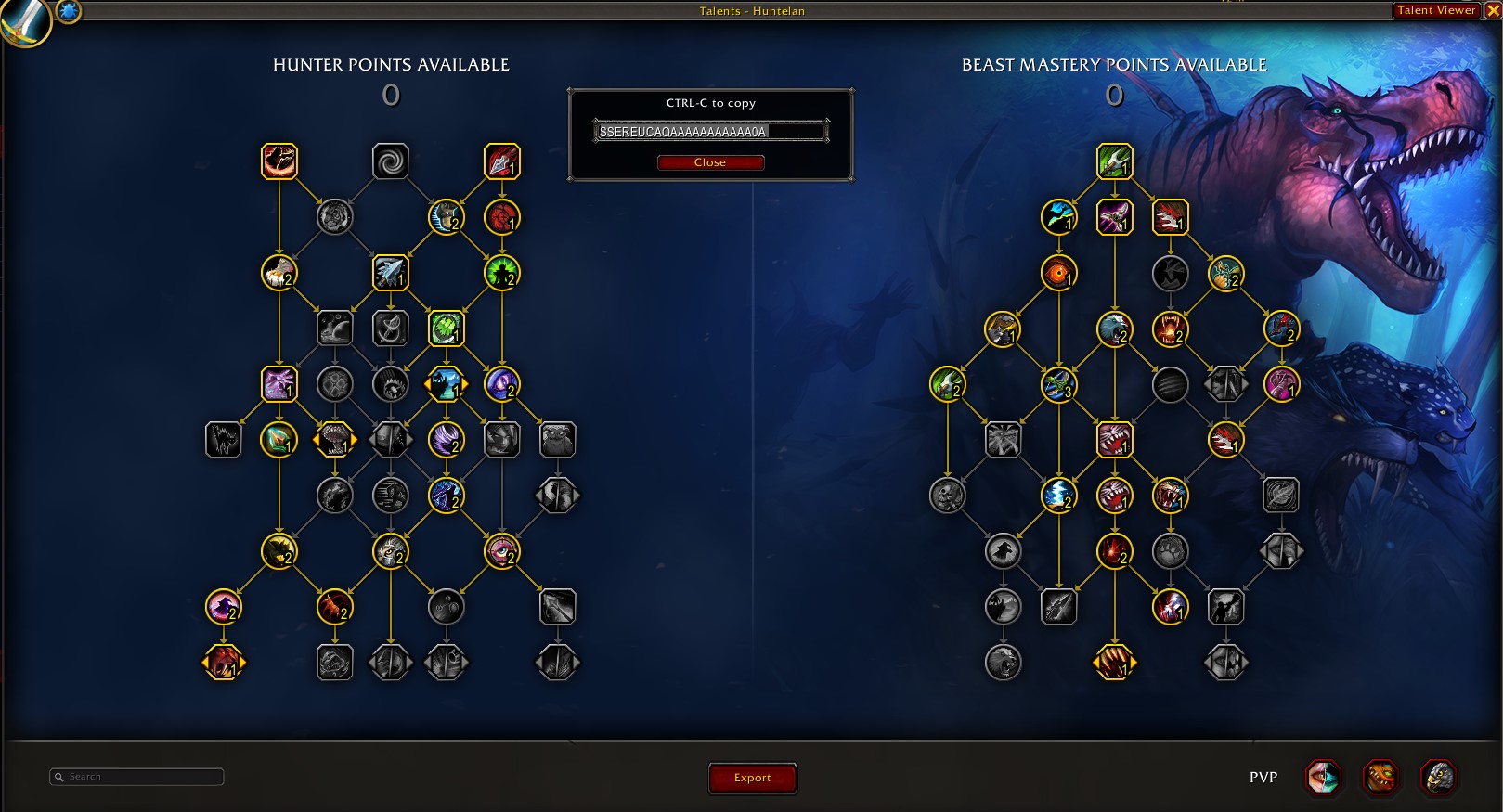Click the half-eye spec icon left of the others
The image size is (1503, 812).
(1324, 780)
